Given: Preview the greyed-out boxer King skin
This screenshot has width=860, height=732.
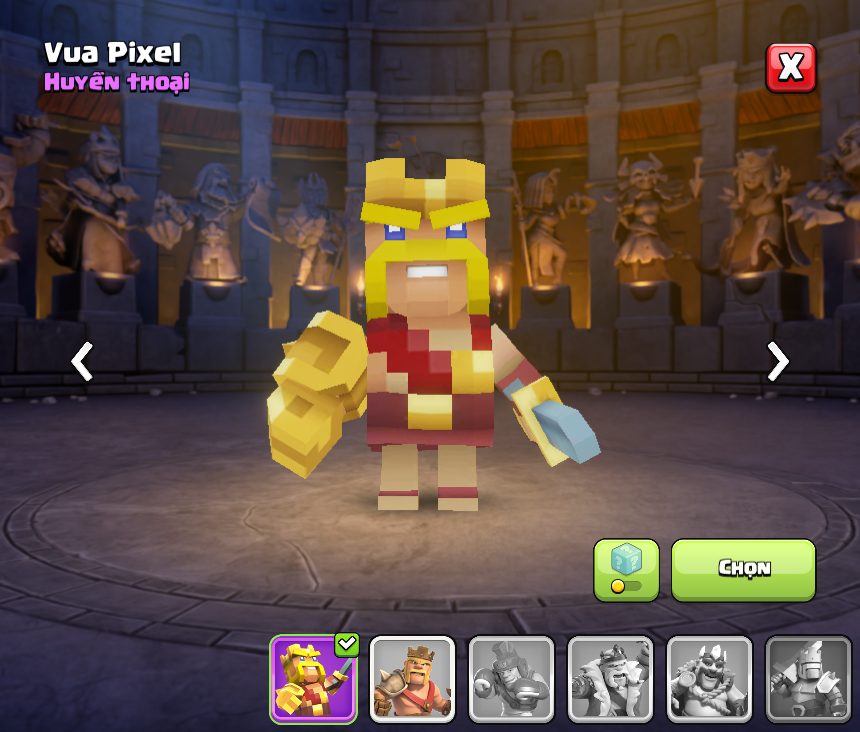Looking at the screenshot, I should click(511, 679).
